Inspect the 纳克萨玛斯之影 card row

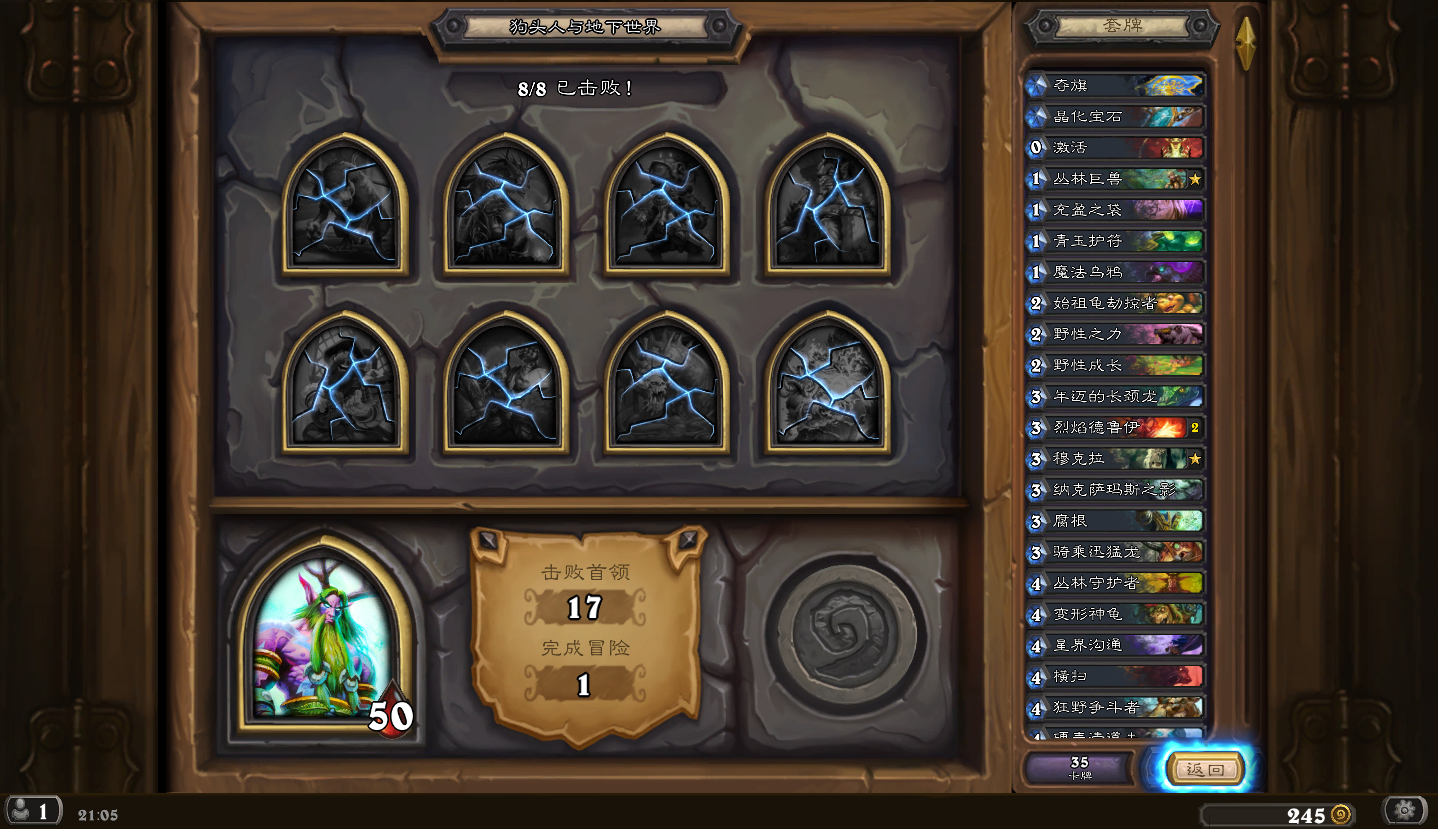(x=1115, y=490)
